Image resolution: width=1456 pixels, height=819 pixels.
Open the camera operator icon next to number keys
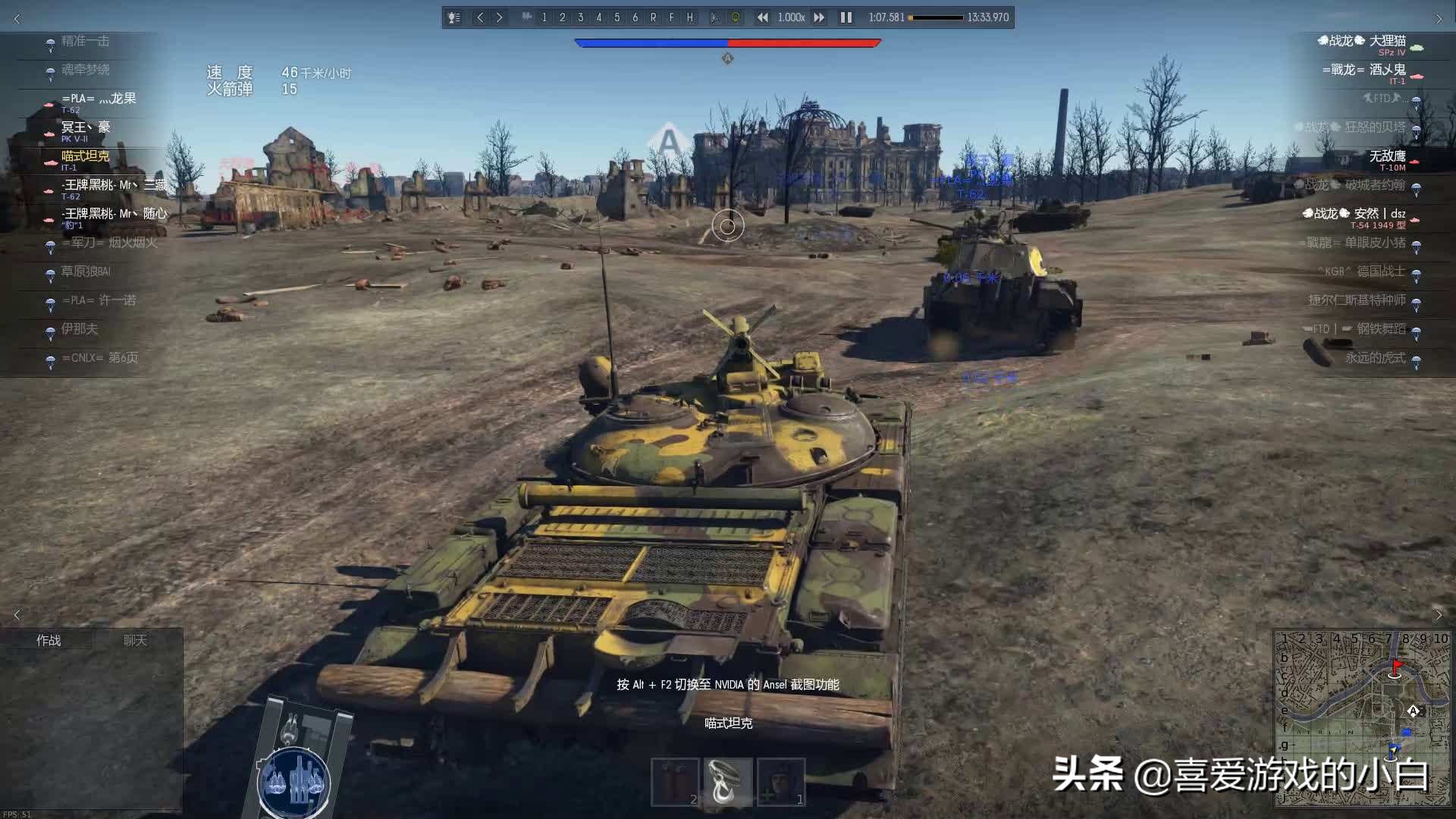(x=528, y=17)
